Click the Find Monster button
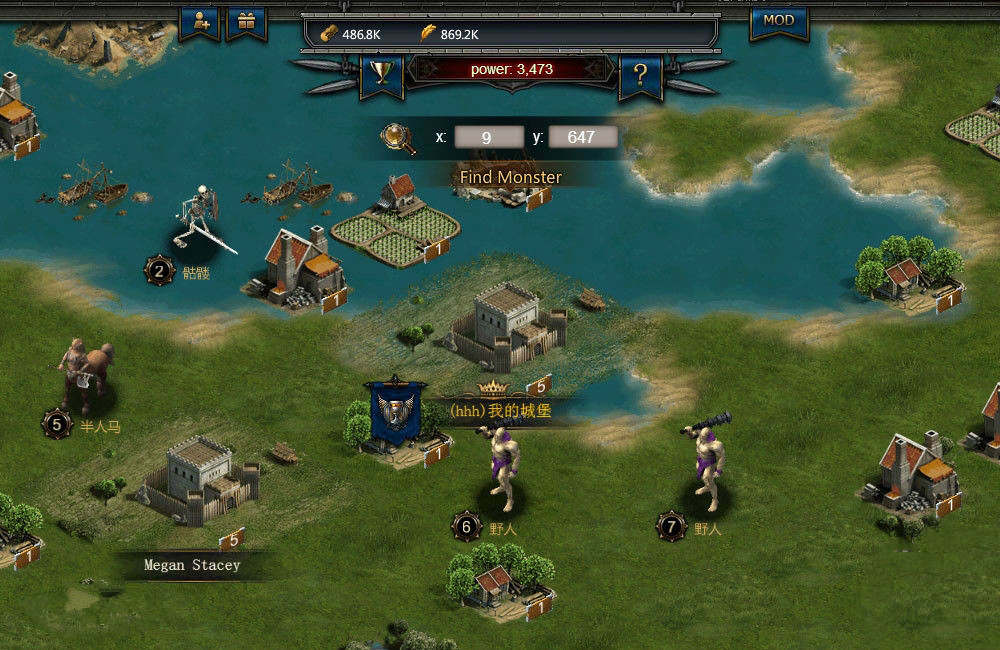 510,177
